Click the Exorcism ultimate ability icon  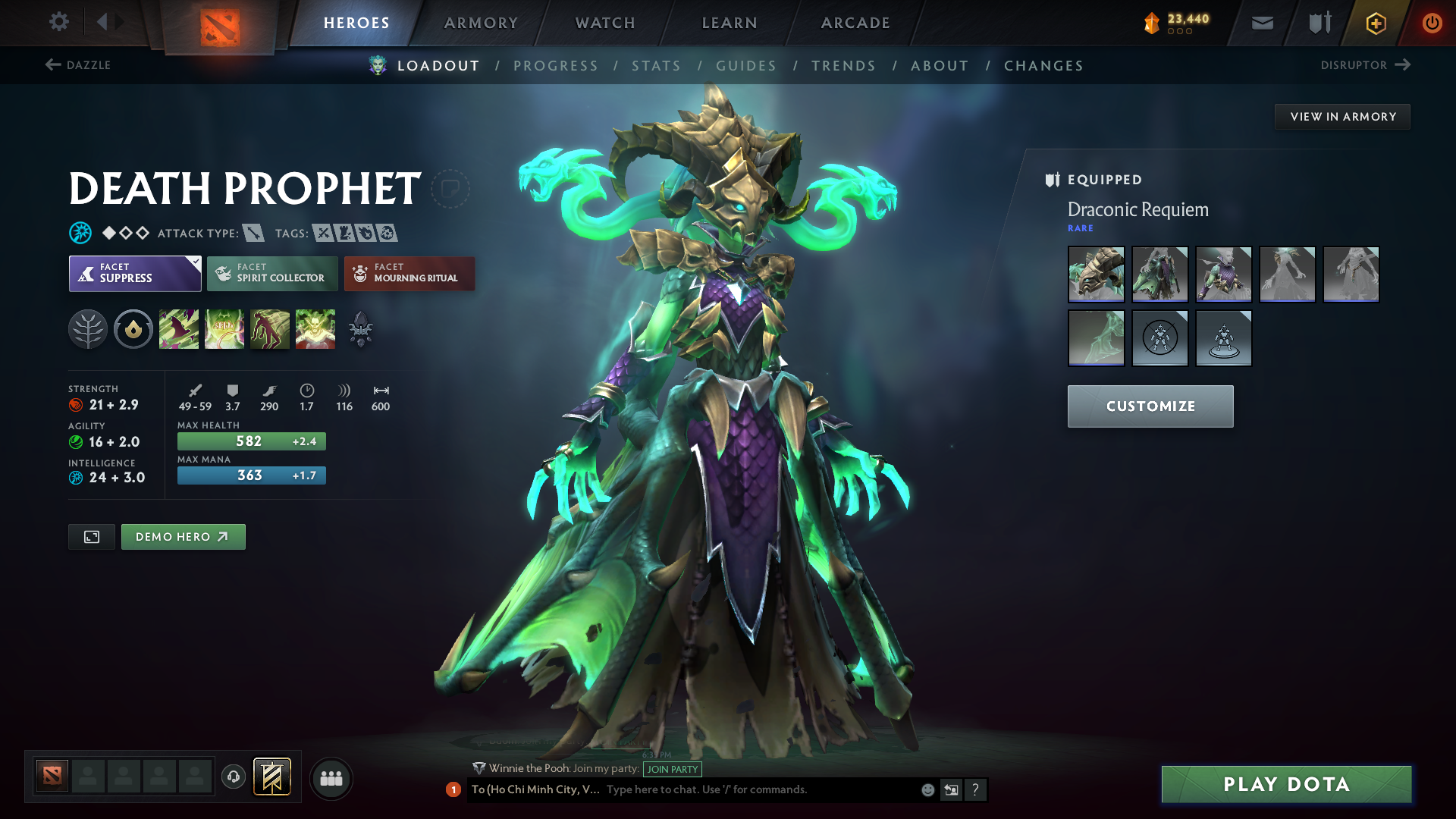coord(315,329)
